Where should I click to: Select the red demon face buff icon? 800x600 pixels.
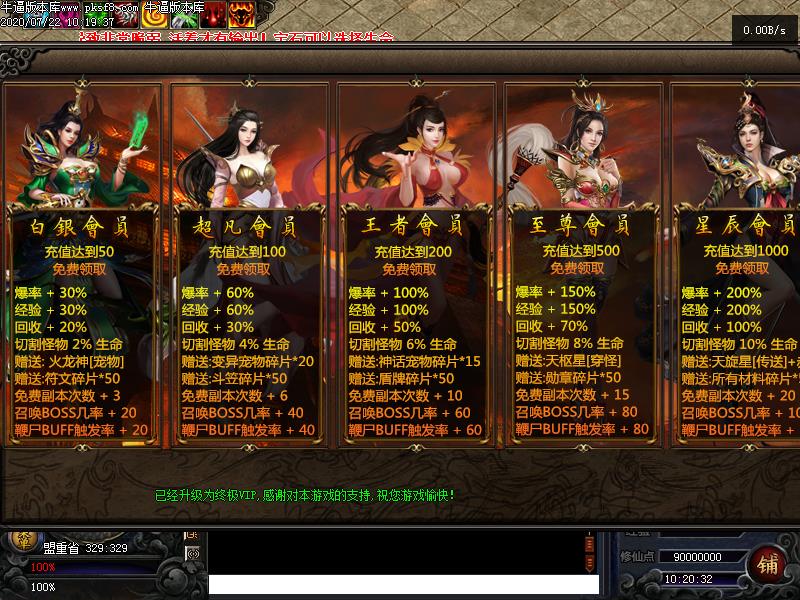pos(241,14)
